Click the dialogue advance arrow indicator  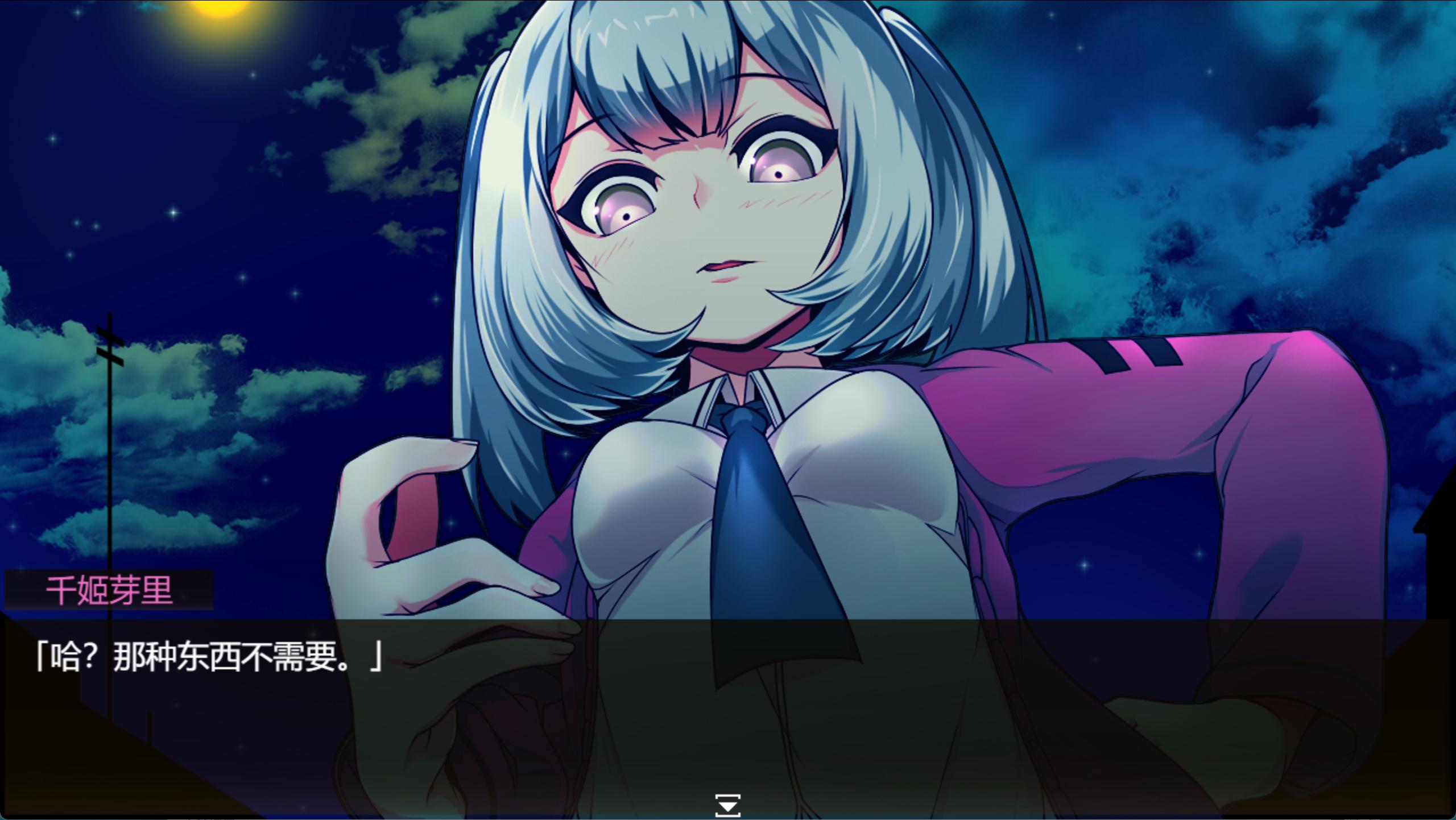pyautogui.click(x=727, y=805)
